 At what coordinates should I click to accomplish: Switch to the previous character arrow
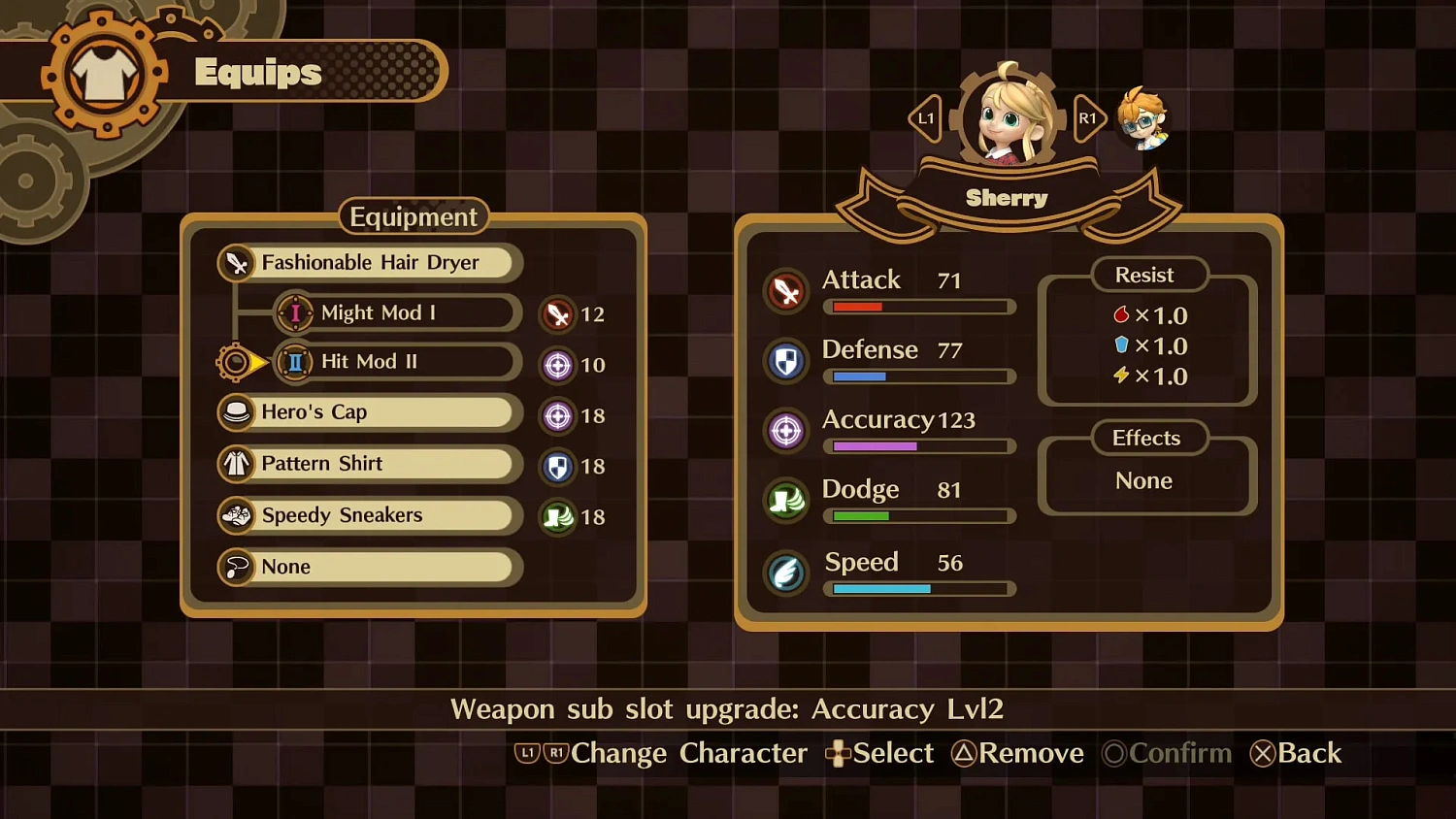[925, 118]
